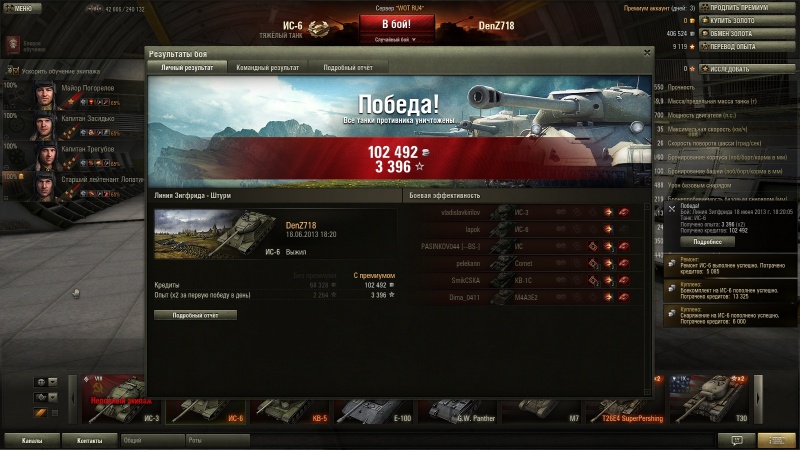Open Подробнее in the victory notification
This screenshot has height=450, width=800.
(707, 242)
